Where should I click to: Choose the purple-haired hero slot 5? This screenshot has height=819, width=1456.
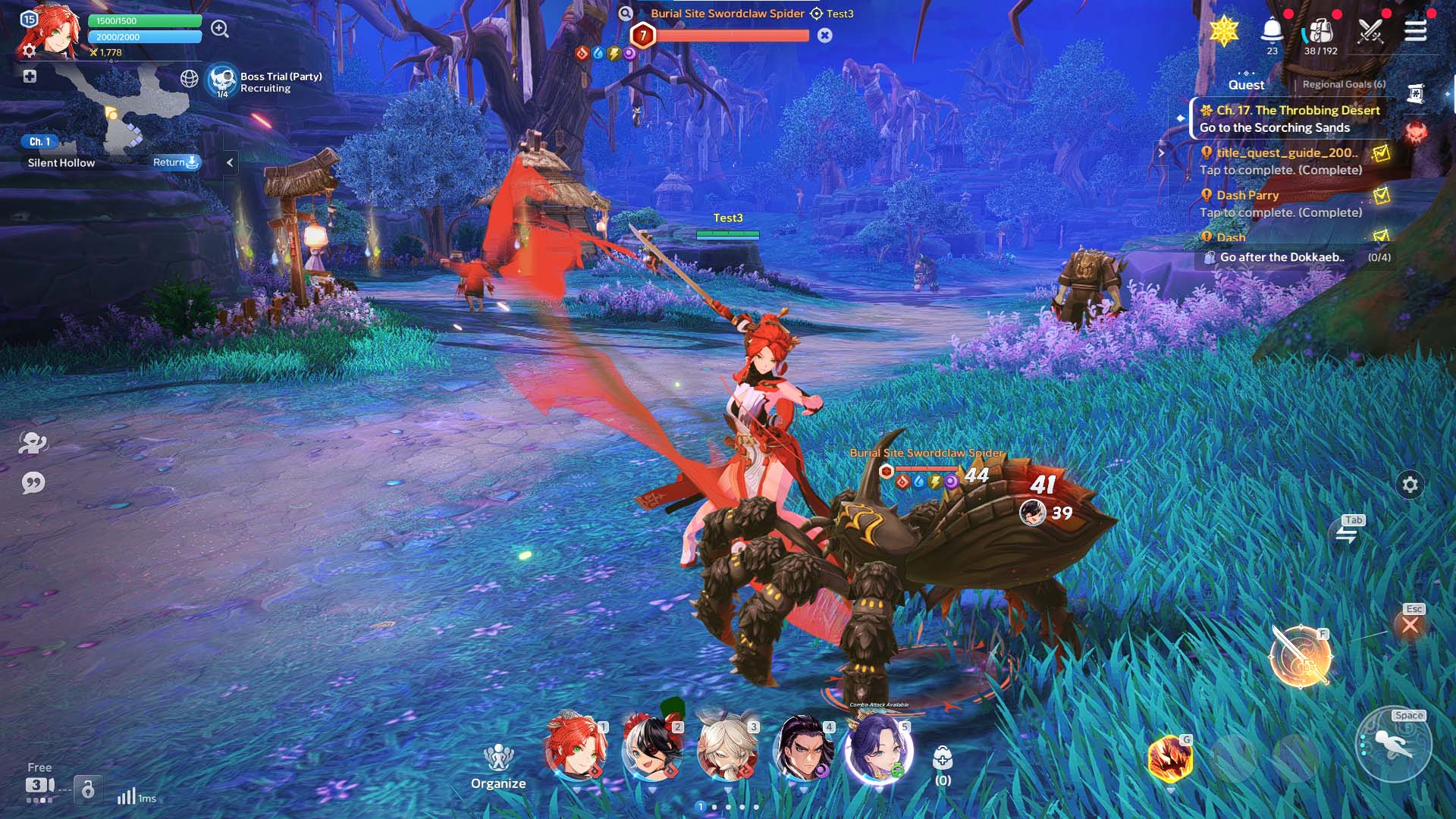coord(878,748)
